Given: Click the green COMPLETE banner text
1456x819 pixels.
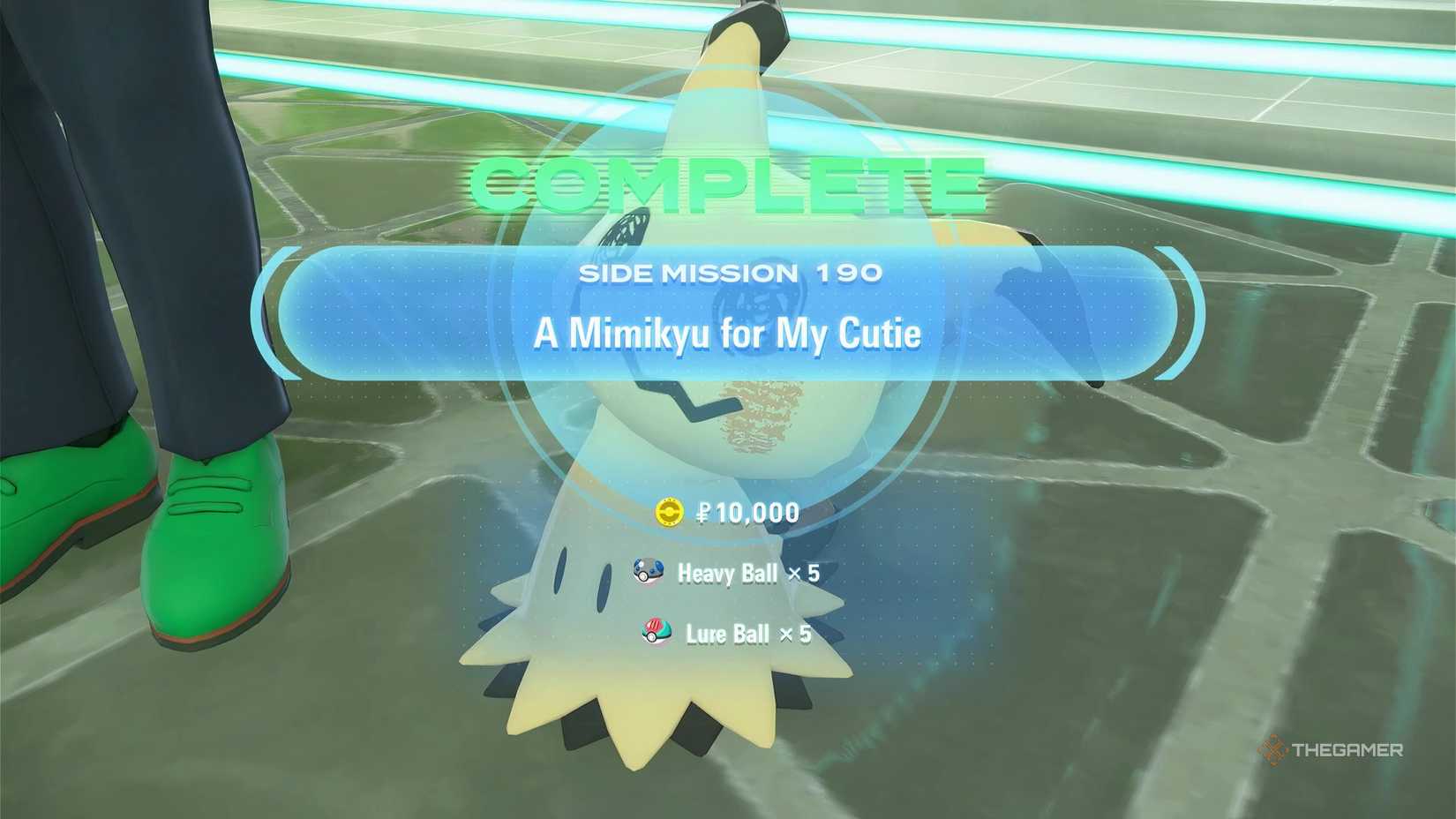Looking at the screenshot, I should [724, 181].
